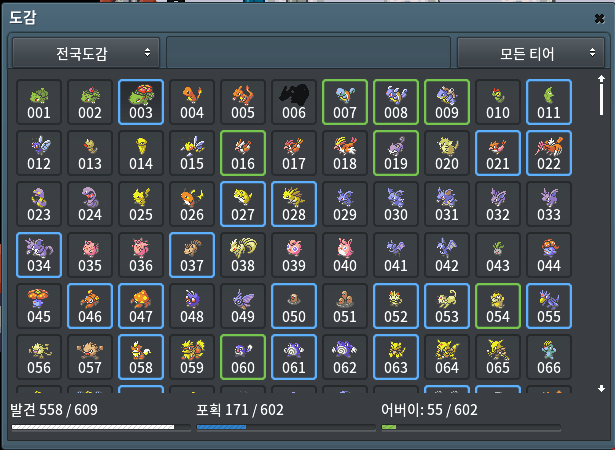This screenshot has width=615, height=450.
Task: Open the 전국도감 region dropdown
Action: coord(86,51)
